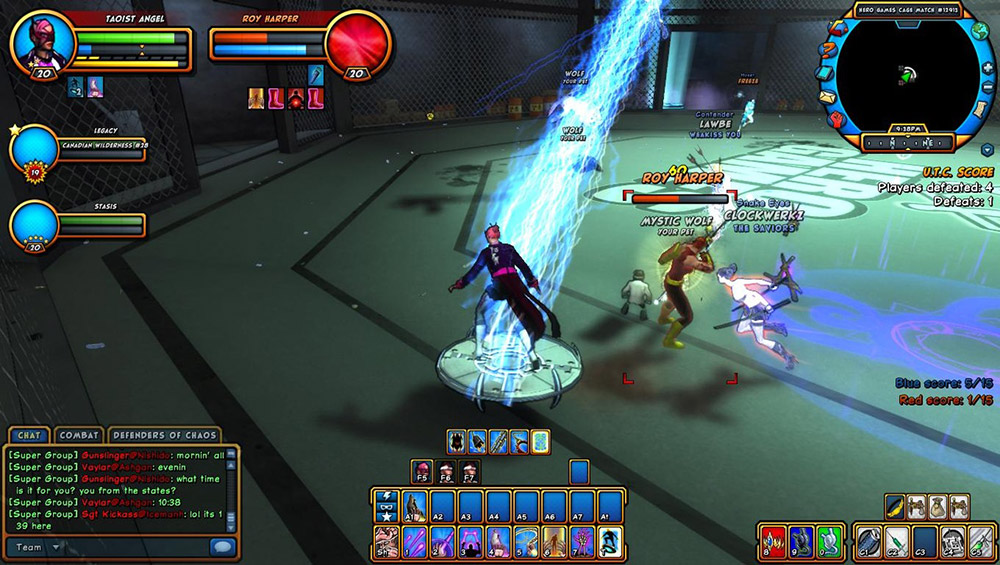The width and height of the screenshot is (1000, 565).
Task: Select the Chat tab
Action: click(27, 435)
